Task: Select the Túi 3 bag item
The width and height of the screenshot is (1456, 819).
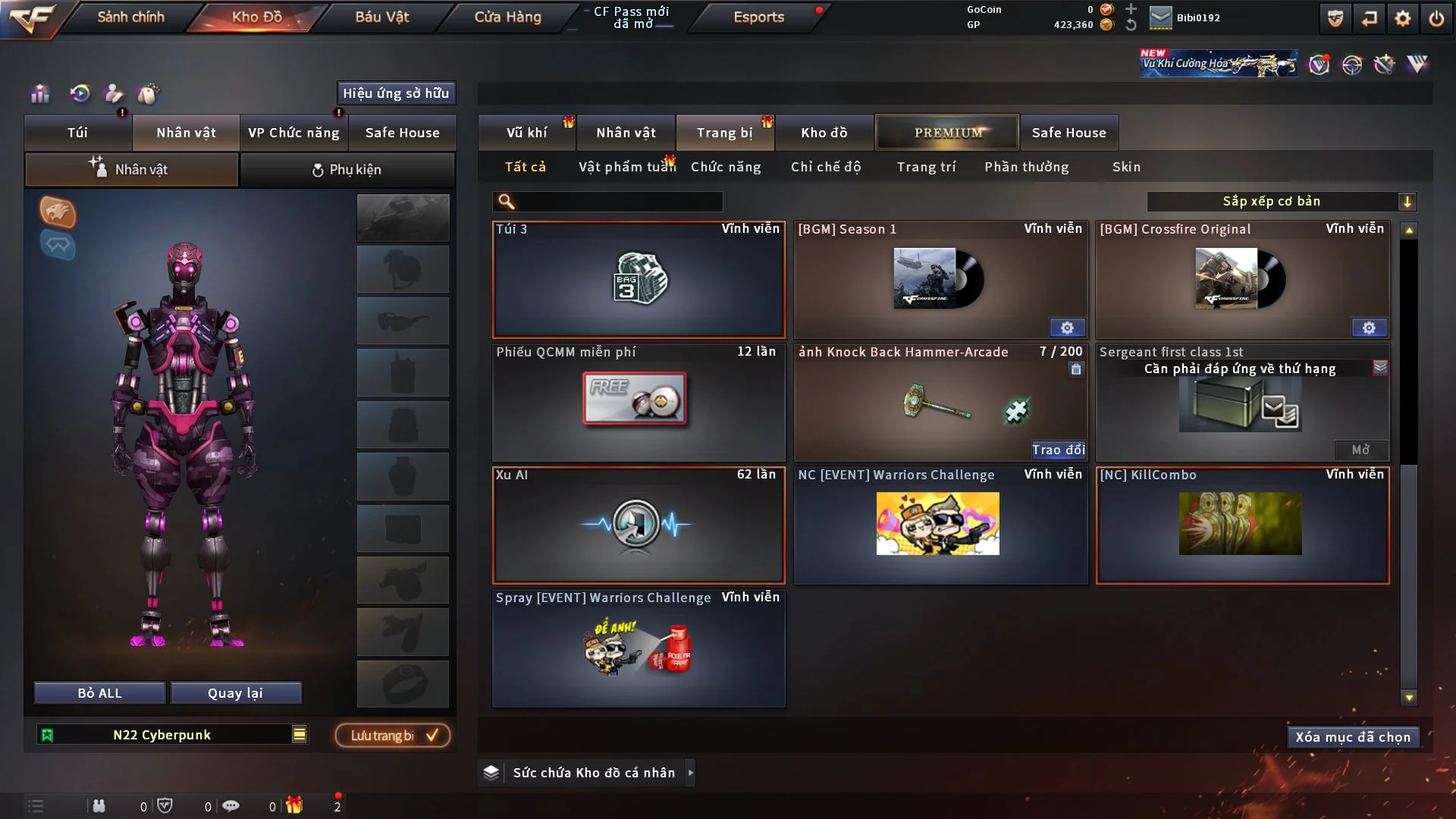Action: [639, 280]
